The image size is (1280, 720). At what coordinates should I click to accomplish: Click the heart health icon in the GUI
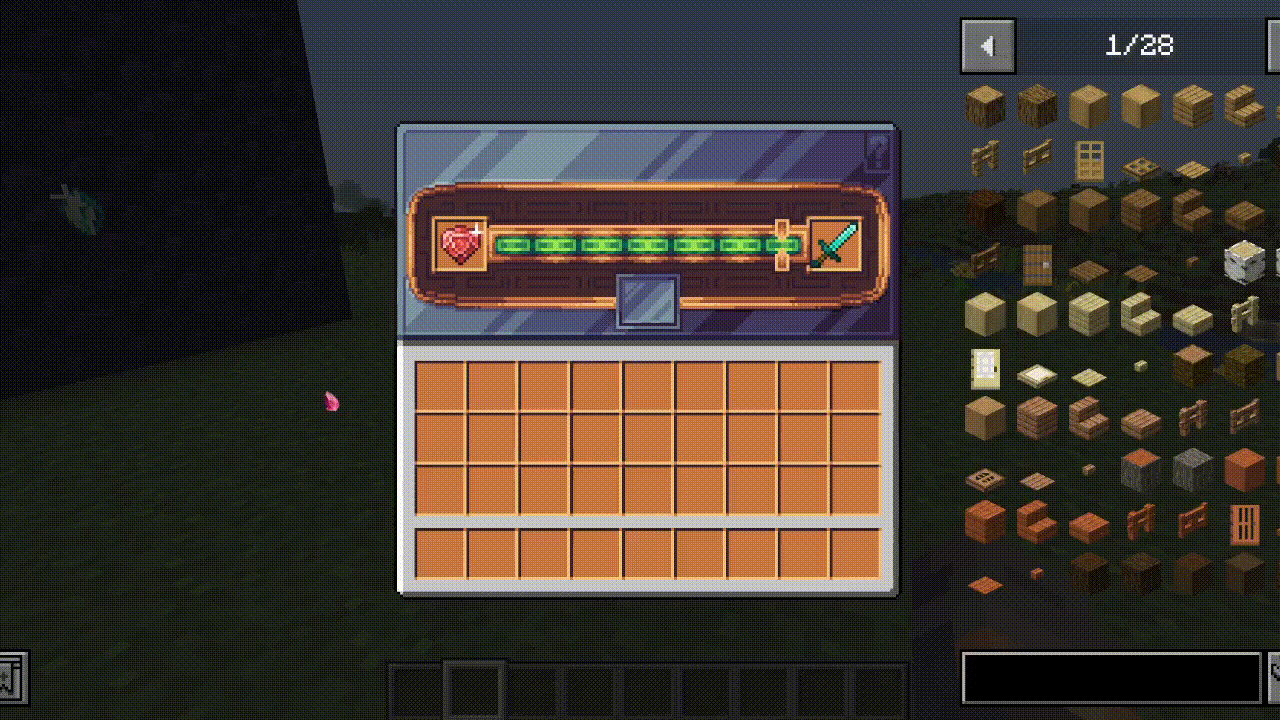point(459,242)
